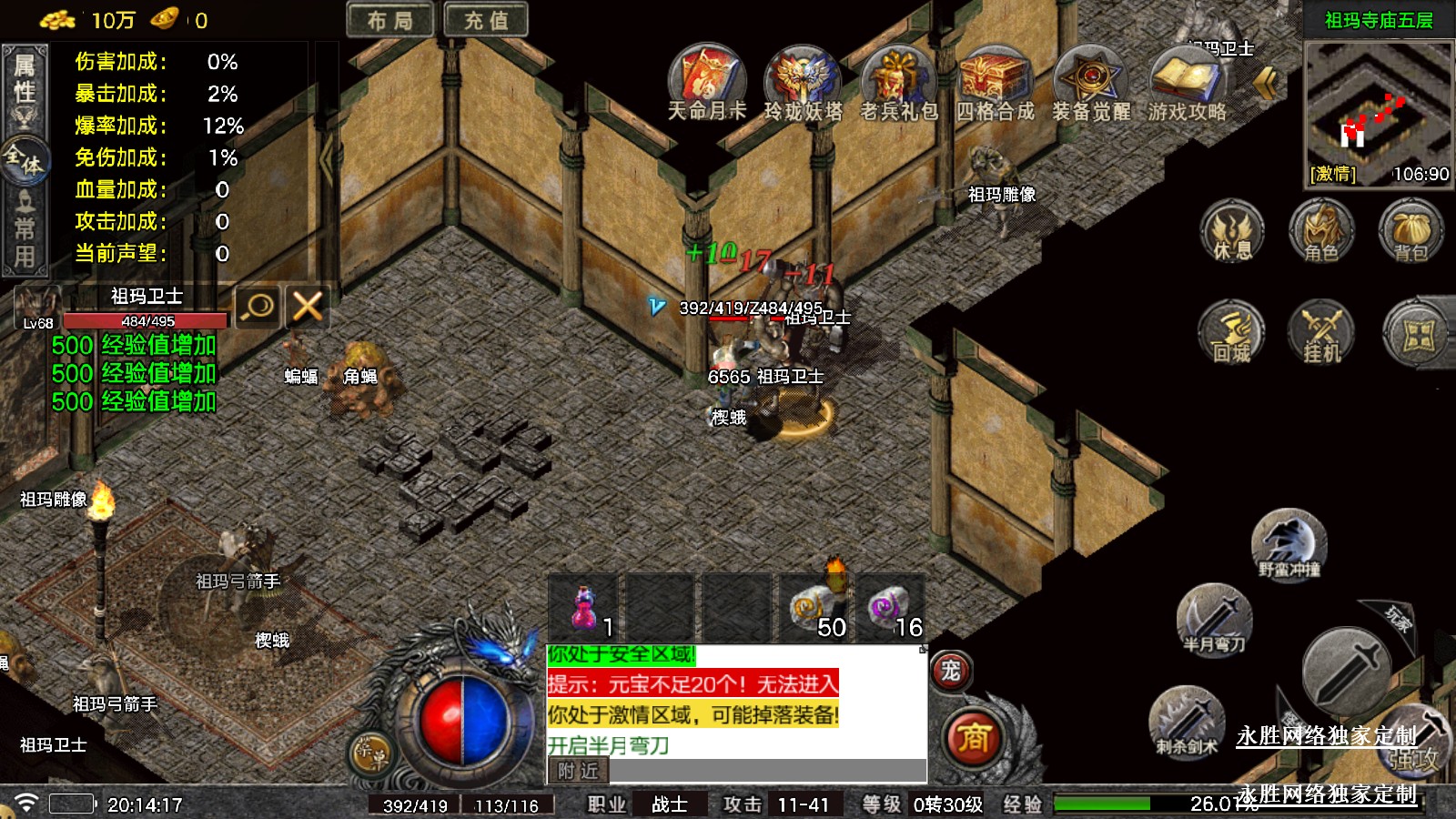The width and height of the screenshot is (1456, 819).
Task: Open the 布局 layout button
Action: pyautogui.click(x=389, y=20)
